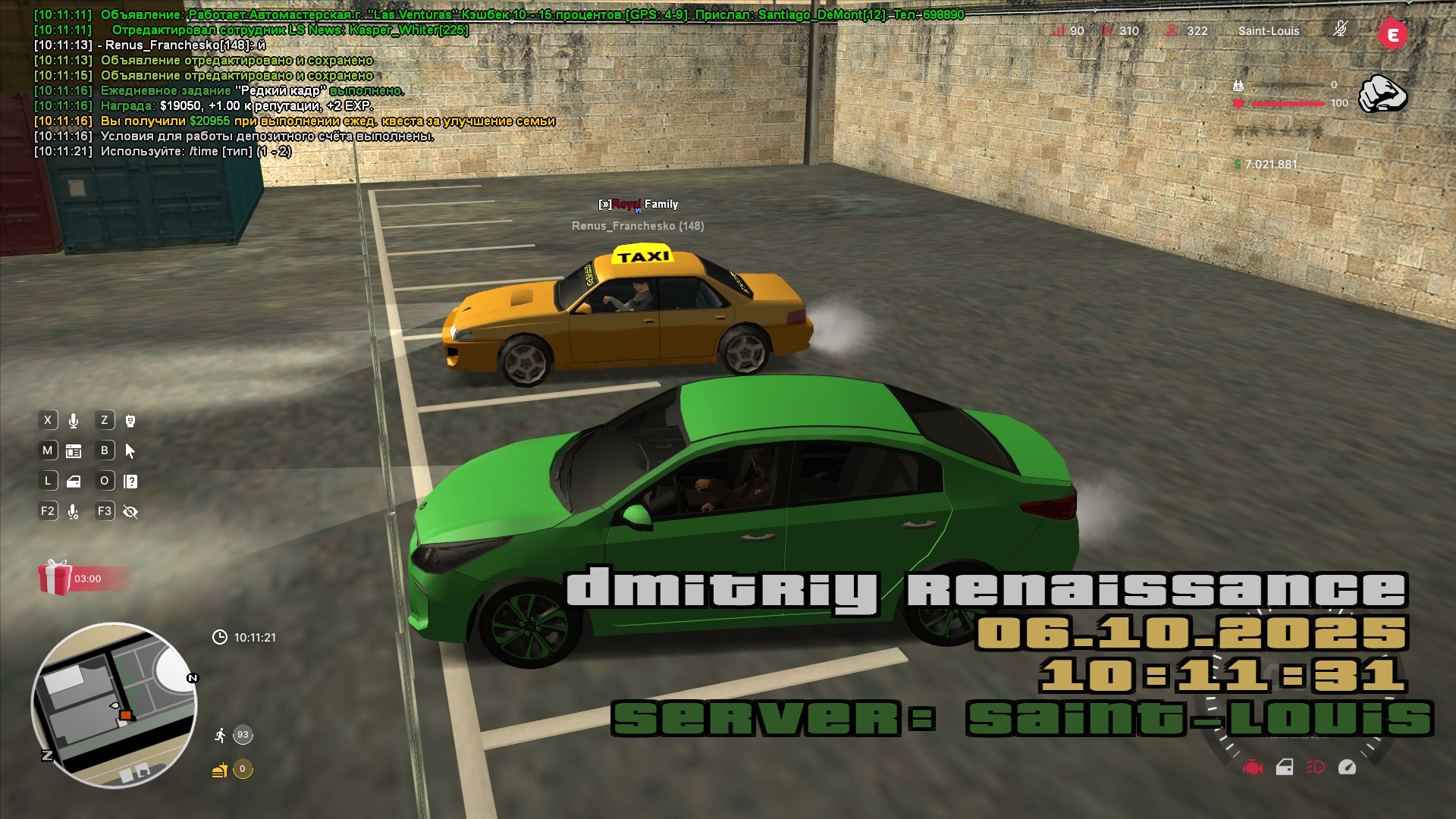Toggle the headlights indicator
The image size is (1456, 819).
coord(1315,767)
